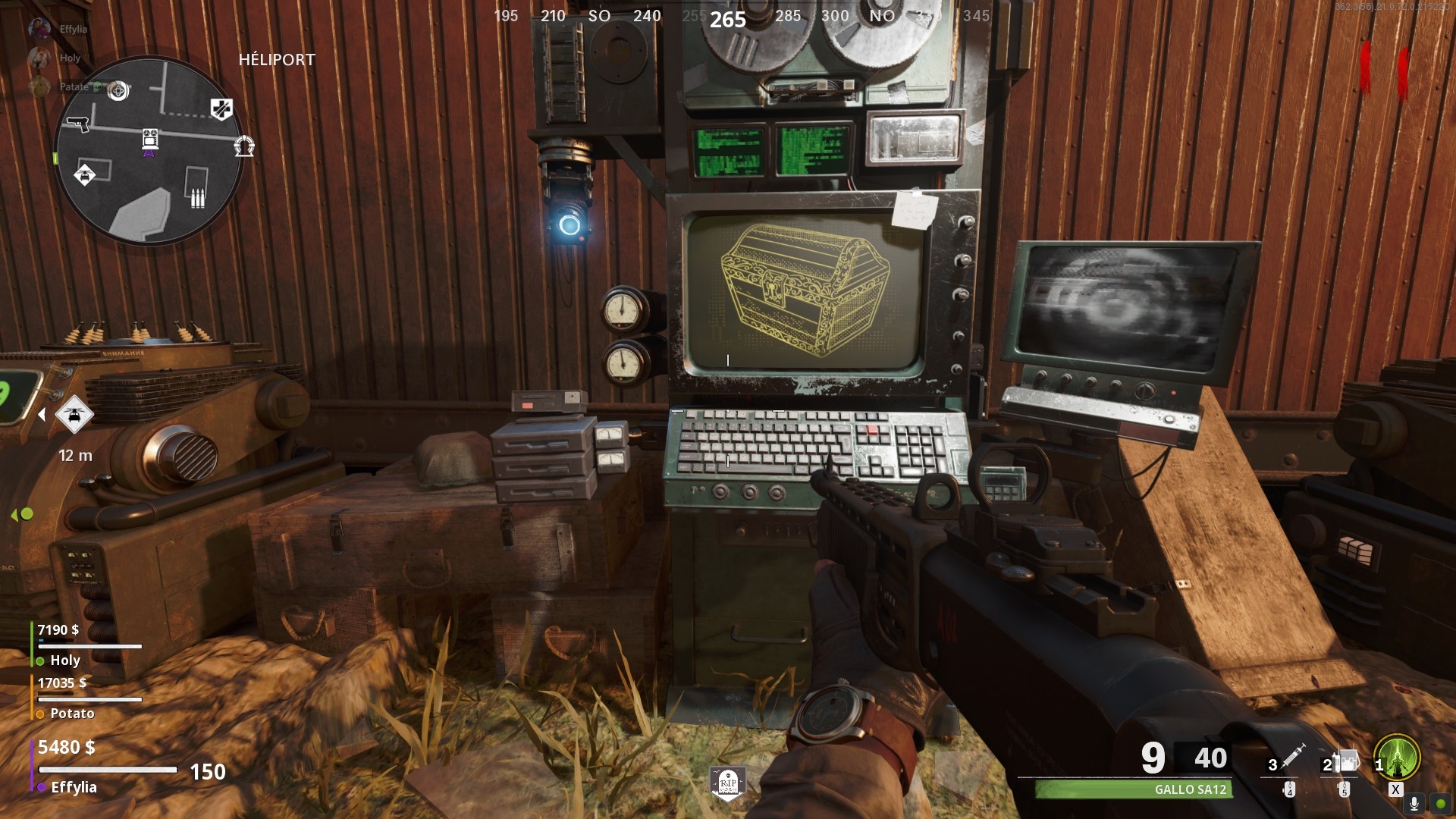Click the perk machine icon on minimap
1456x819 pixels.
[x=221, y=109]
